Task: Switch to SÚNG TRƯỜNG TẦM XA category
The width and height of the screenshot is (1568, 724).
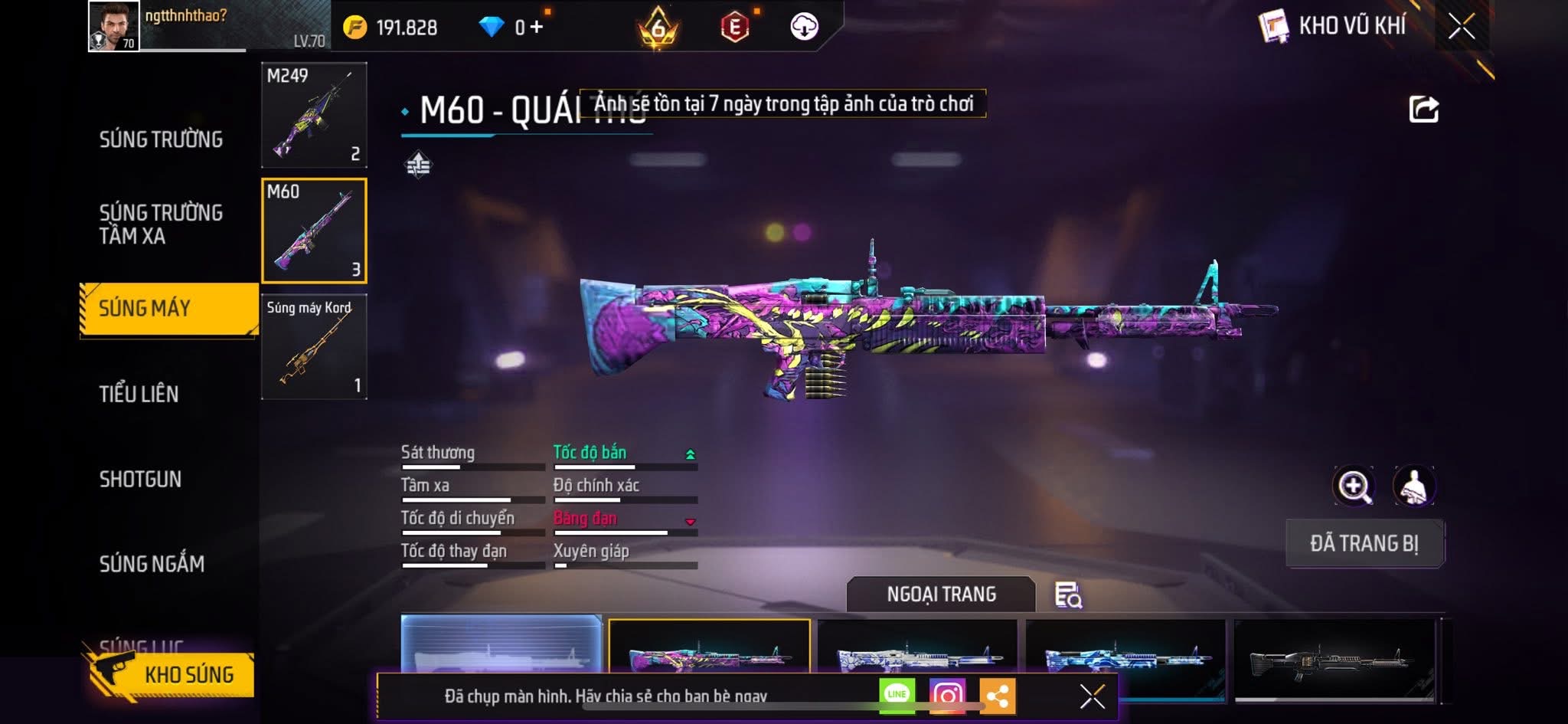Action: 161,224
